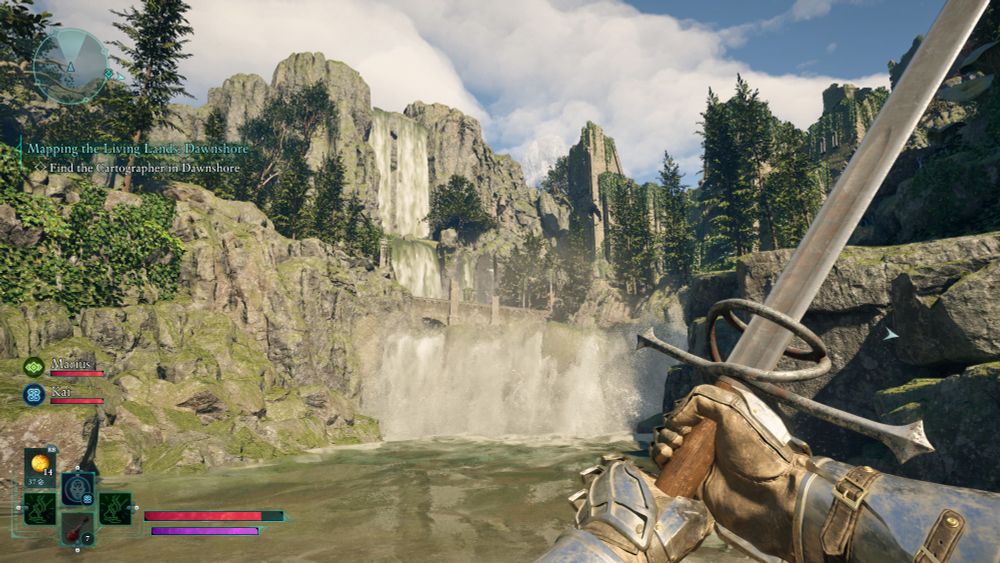Select the Mapping the Living Lands quest tracker

click(x=137, y=148)
